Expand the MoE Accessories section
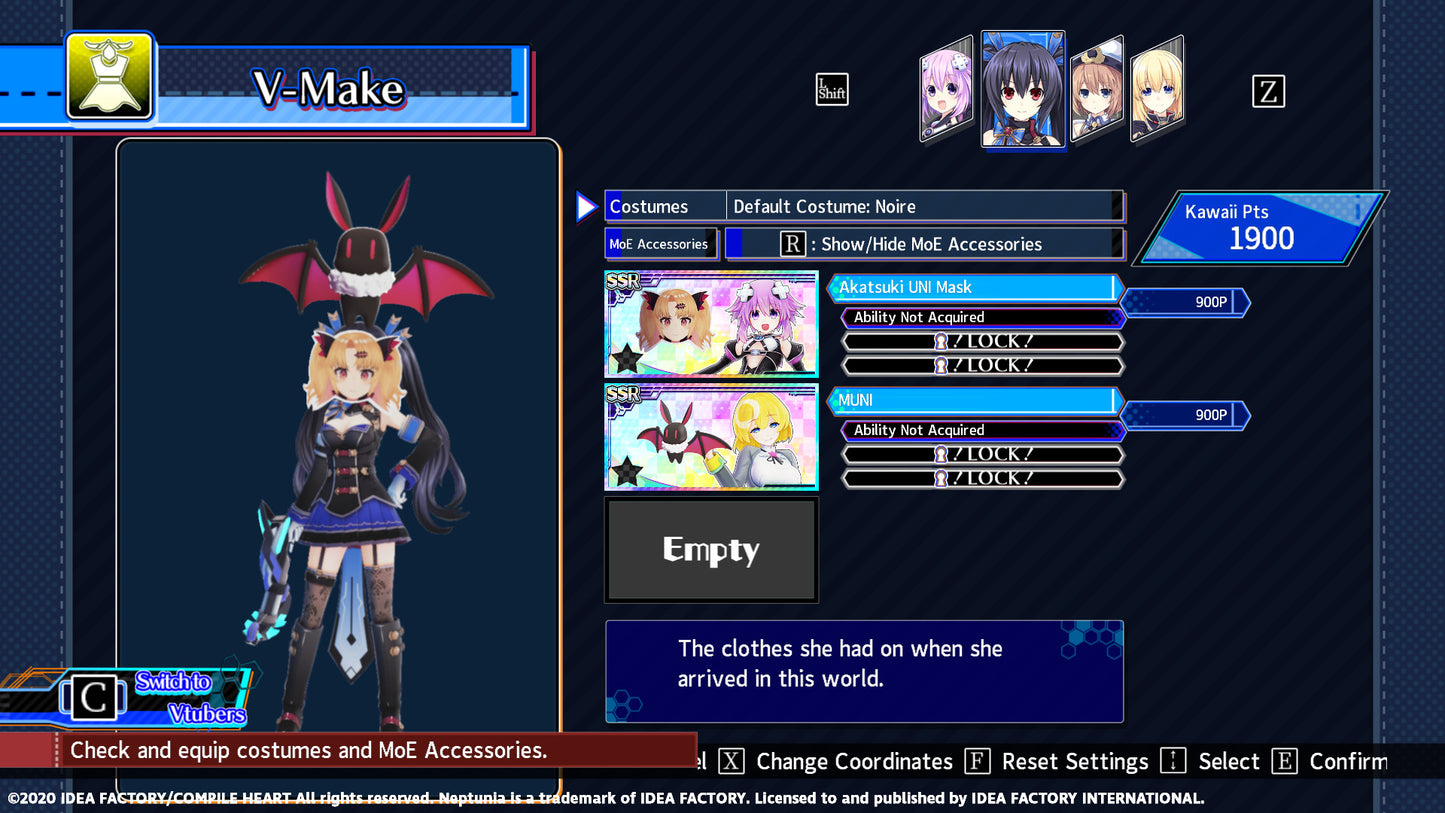 661,243
